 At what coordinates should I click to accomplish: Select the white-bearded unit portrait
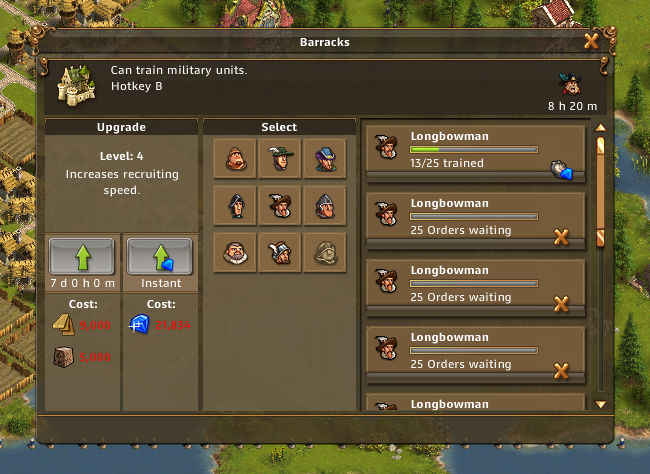click(x=234, y=253)
